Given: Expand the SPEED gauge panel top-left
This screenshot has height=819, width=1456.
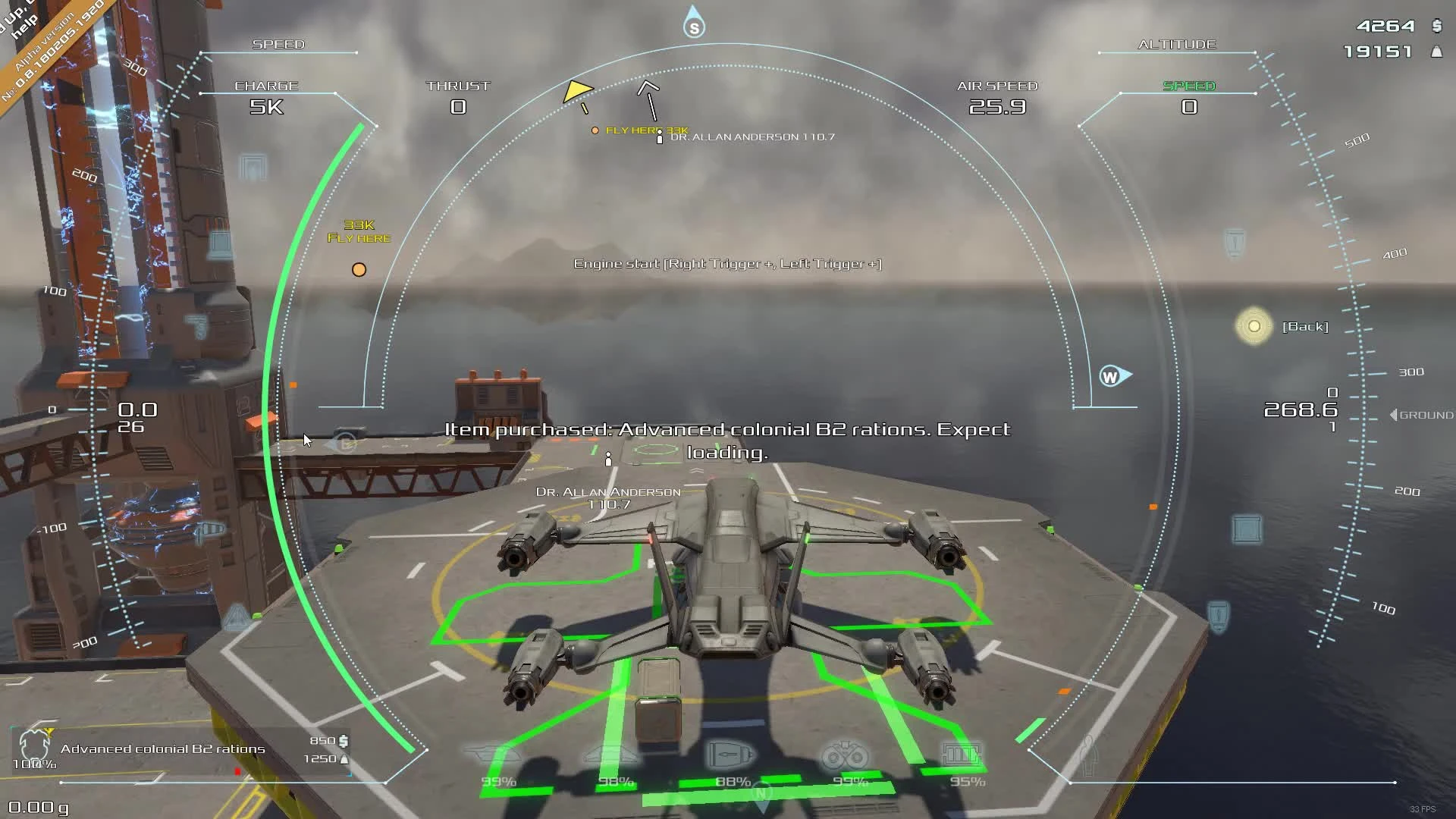Looking at the screenshot, I should click(x=278, y=44).
